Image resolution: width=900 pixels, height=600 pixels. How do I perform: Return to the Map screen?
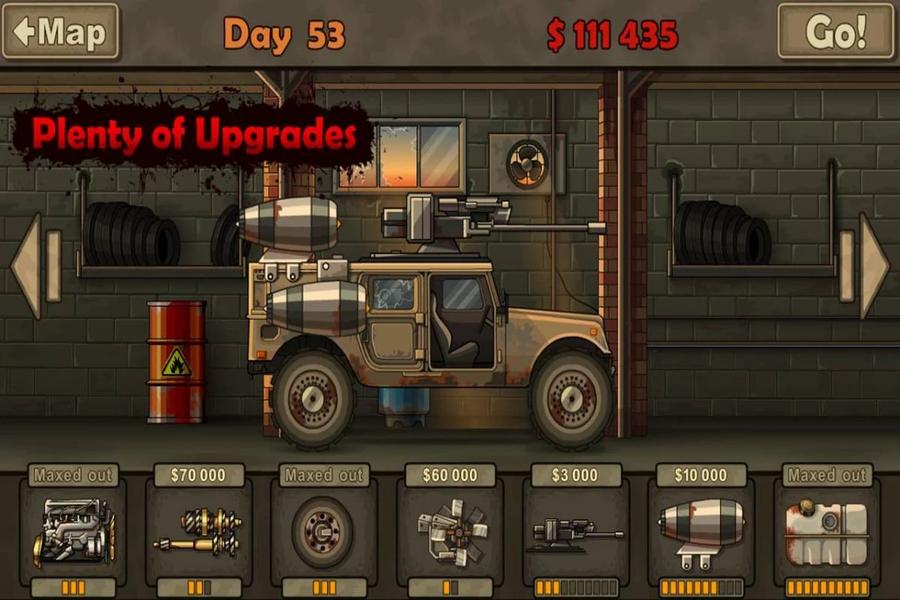point(60,31)
